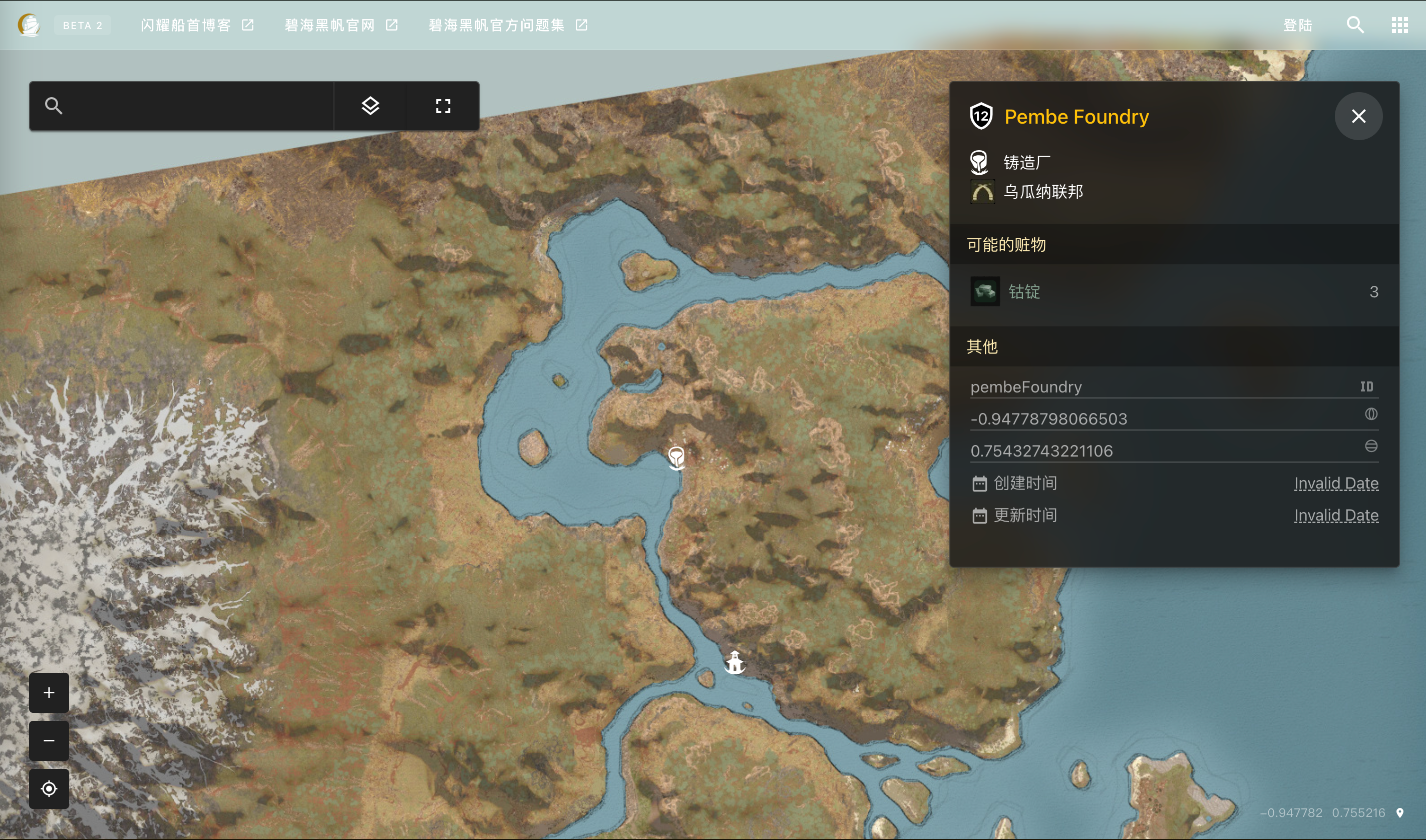Image resolution: width=1426 pixels, height=840 pixels.
Task: Select the 钴锭 loot row
Action: click(1174, 291)
